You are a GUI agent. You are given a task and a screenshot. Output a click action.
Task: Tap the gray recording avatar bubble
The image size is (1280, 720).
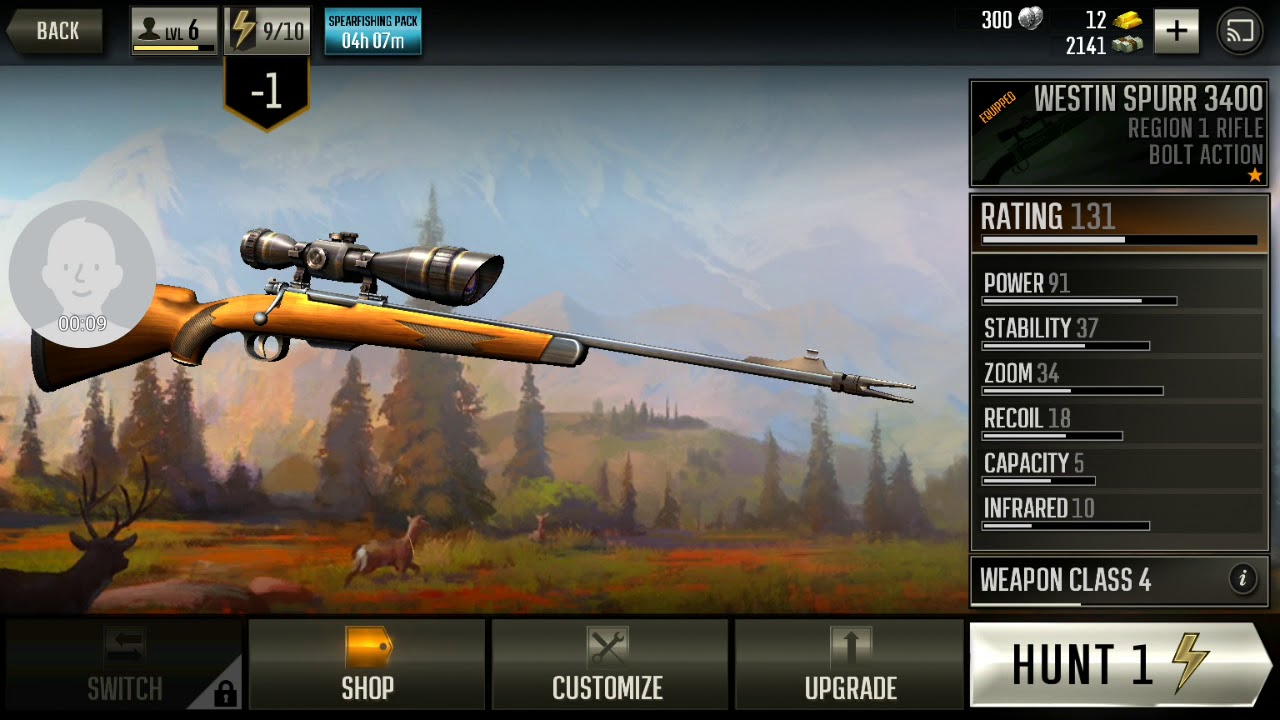pyautogui.click(x=82, y=273)
